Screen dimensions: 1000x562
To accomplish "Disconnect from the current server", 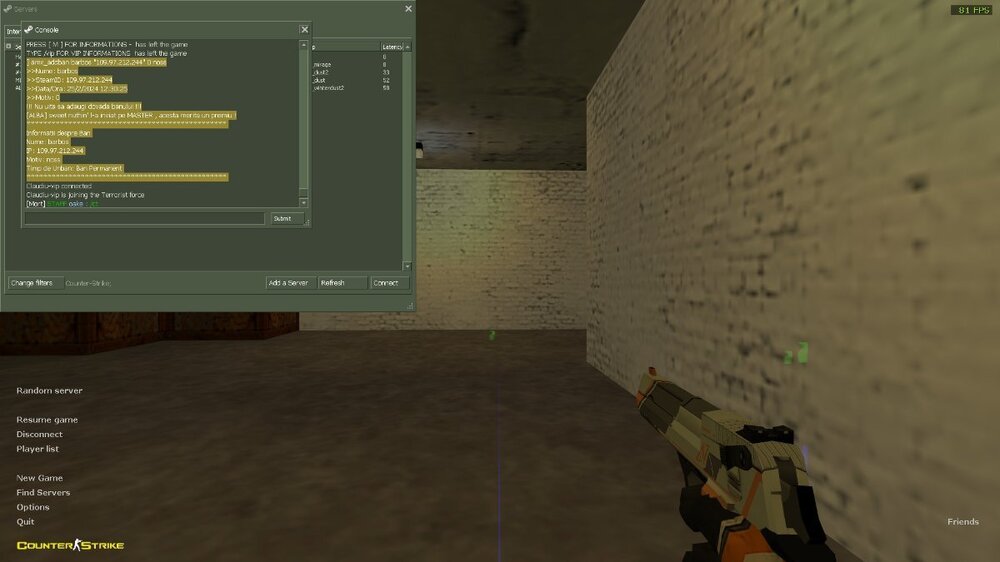I will (39, 434).
